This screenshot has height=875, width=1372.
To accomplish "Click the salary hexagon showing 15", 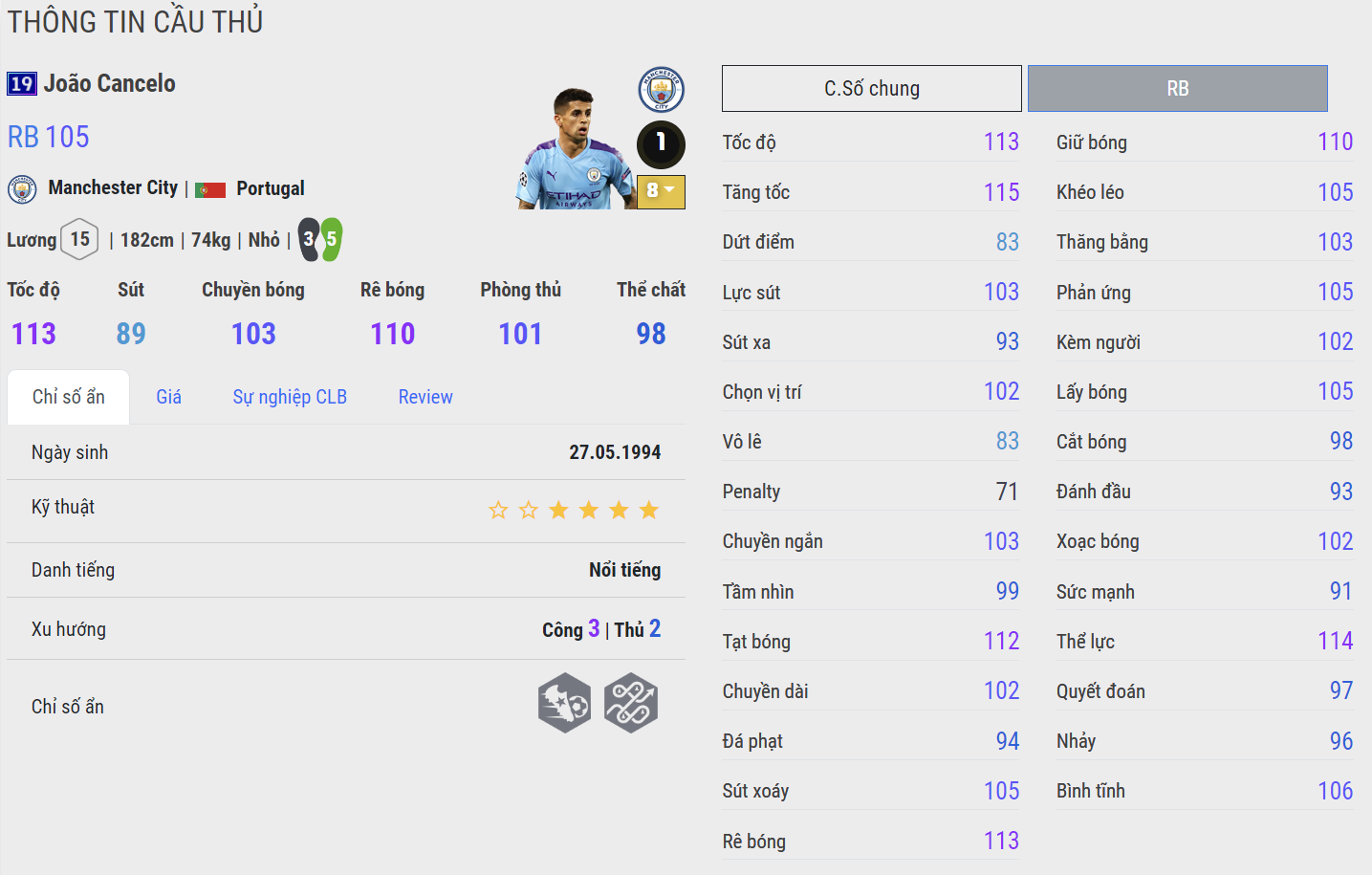I will click(80, 239).
